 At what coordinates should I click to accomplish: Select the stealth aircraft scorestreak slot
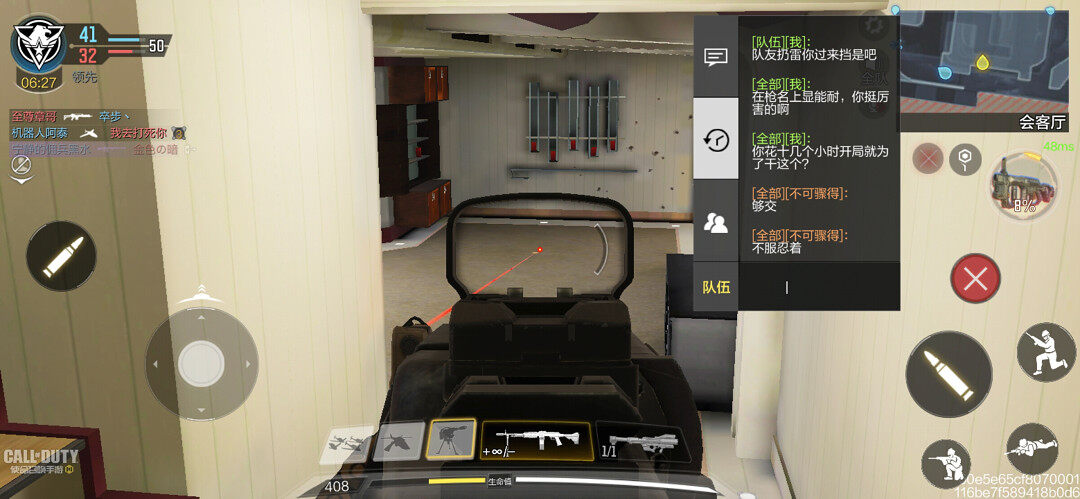click(398, 440)
